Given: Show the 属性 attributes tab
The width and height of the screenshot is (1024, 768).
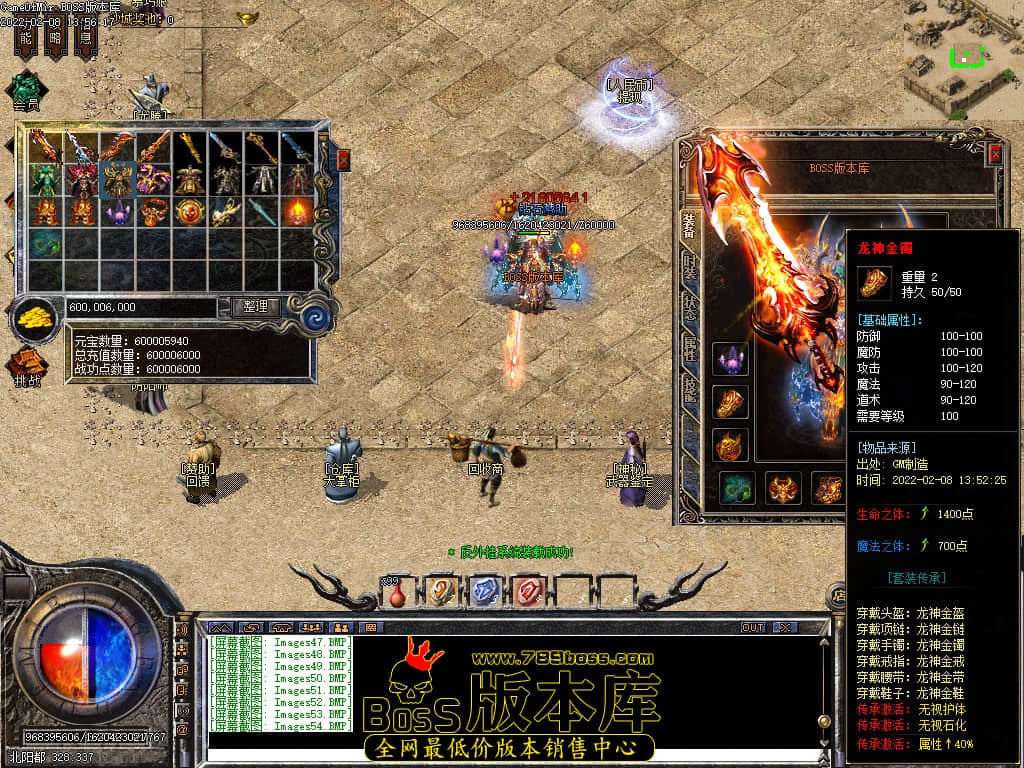Looking at the screenshot, I should pyautogui.click(x=690, y=349).
